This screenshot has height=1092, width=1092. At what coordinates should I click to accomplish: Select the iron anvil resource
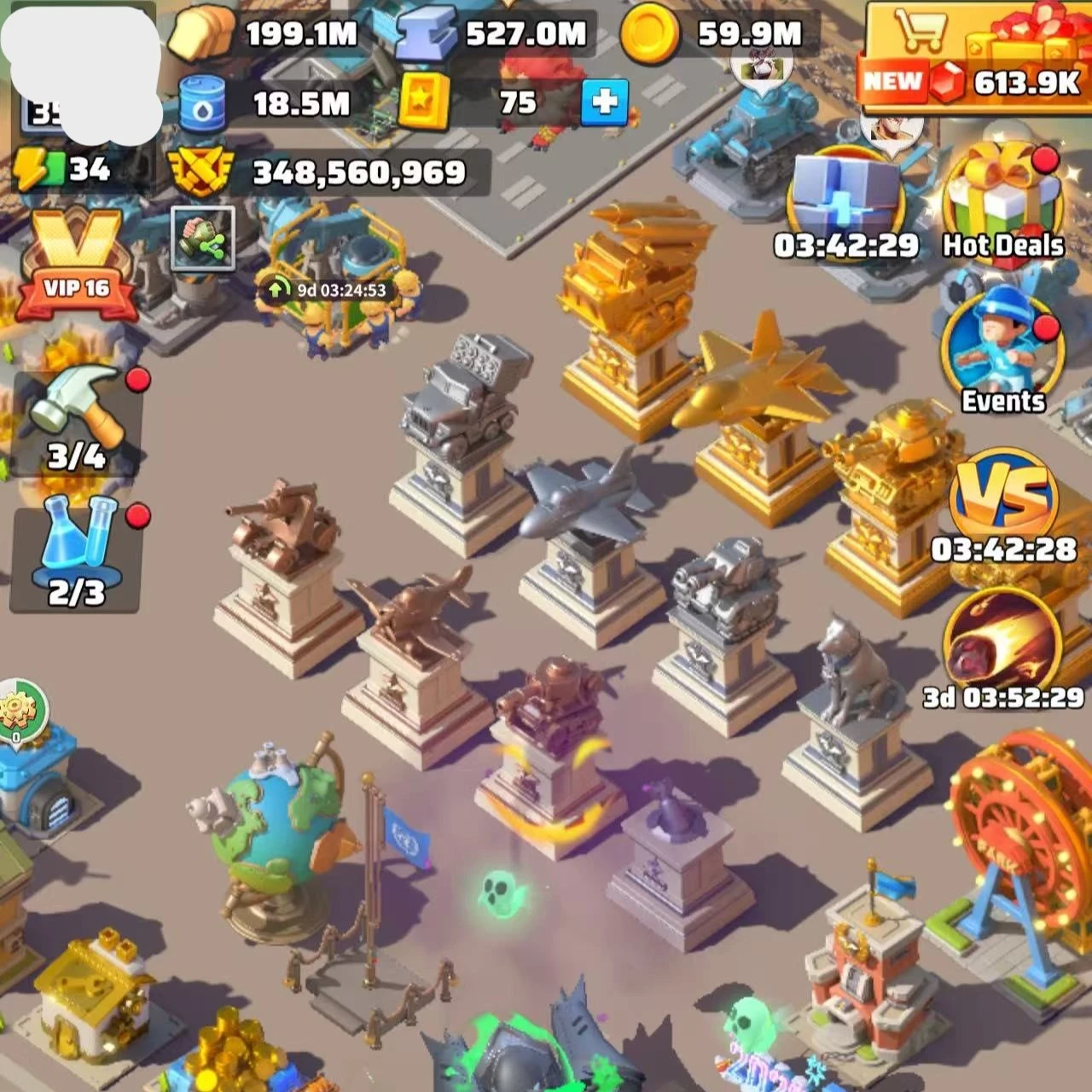[x=425, y=34]
